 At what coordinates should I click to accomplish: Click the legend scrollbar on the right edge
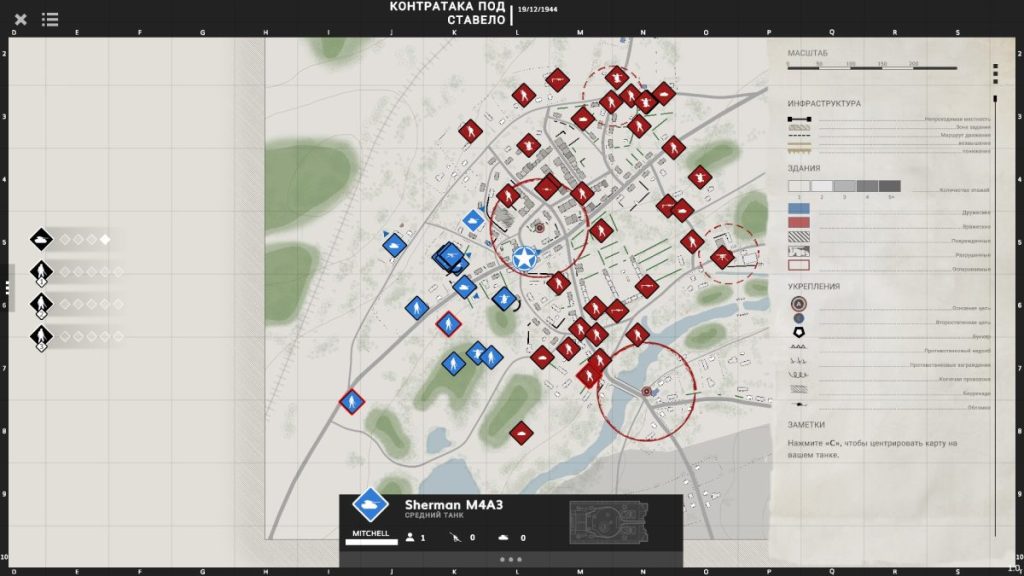pos(994,300)
